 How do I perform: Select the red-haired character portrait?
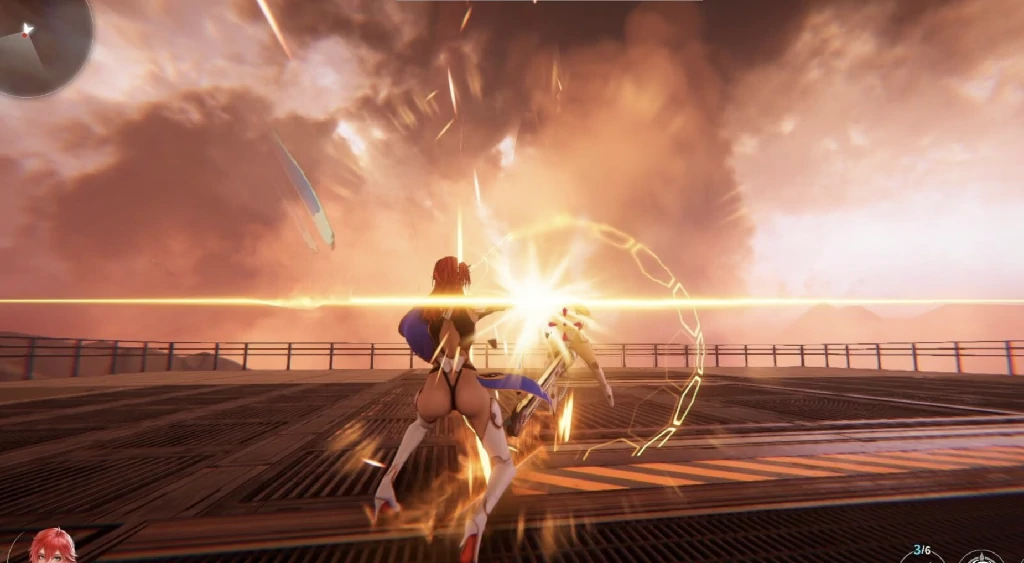click(x=50, y=547)
